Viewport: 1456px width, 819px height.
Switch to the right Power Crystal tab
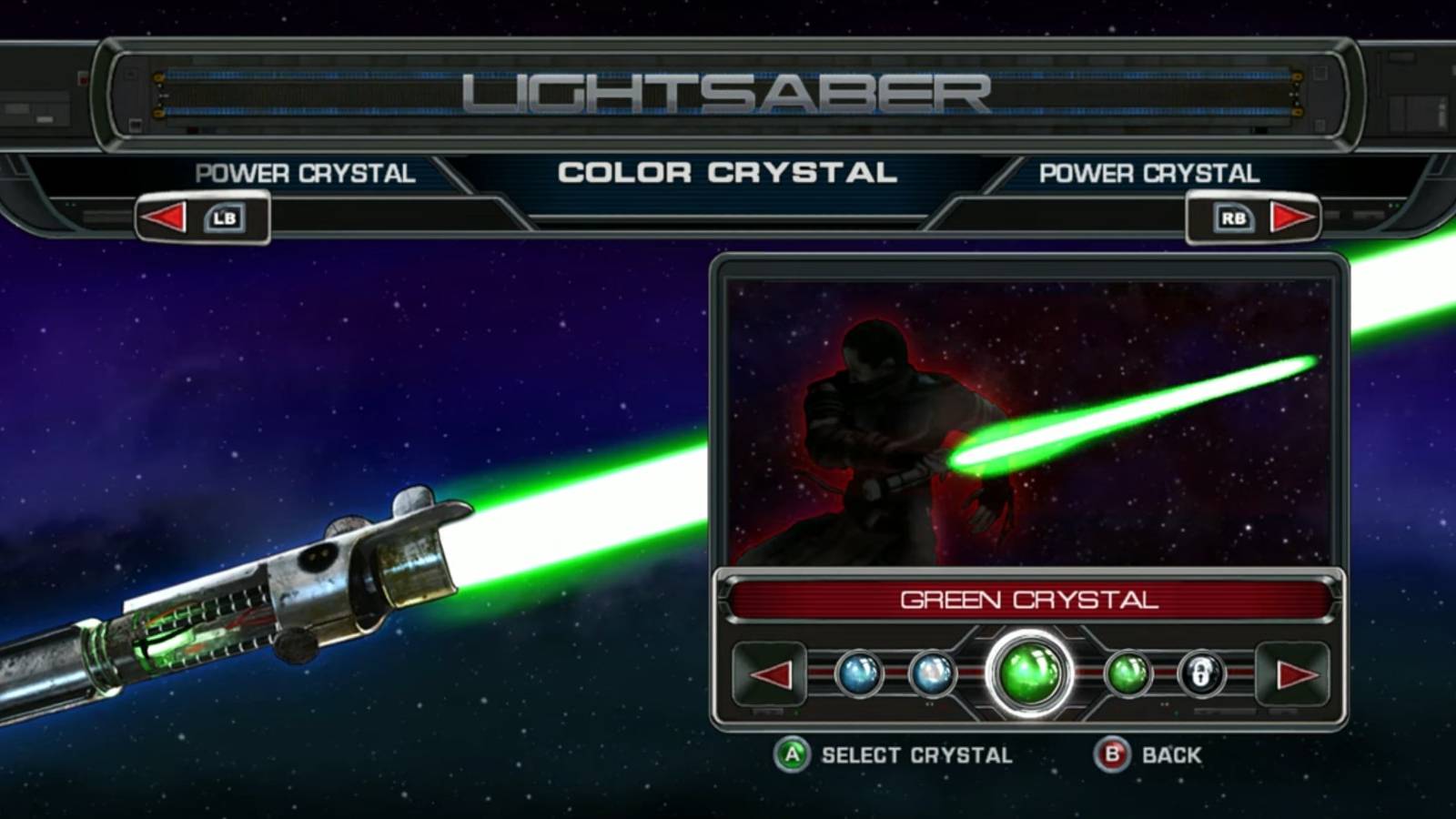click(x=1149, y=173)
